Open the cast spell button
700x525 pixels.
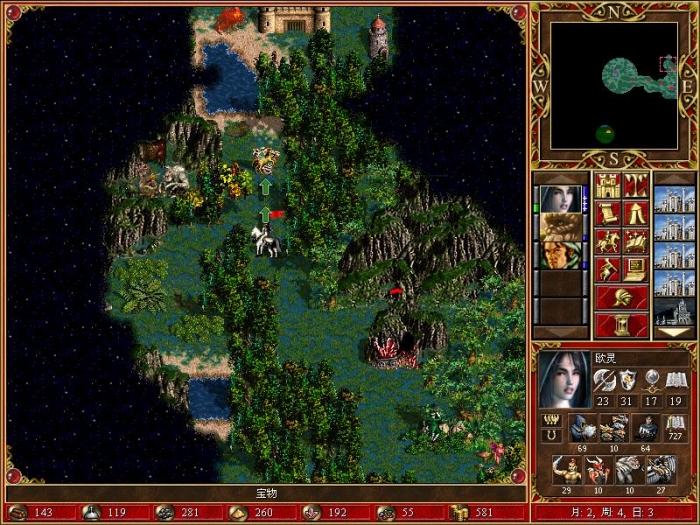click(x=635, y=241)
